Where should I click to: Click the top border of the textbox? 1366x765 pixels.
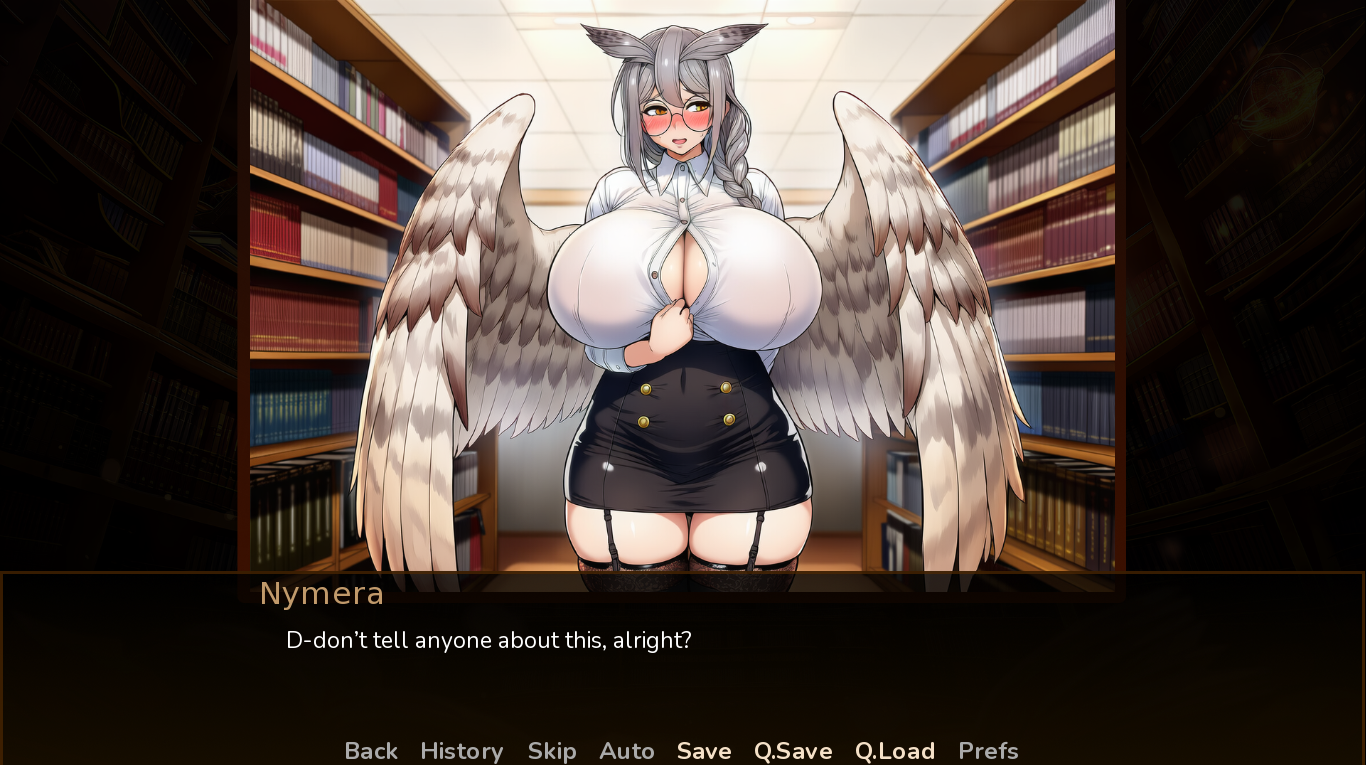click(683, 575)
